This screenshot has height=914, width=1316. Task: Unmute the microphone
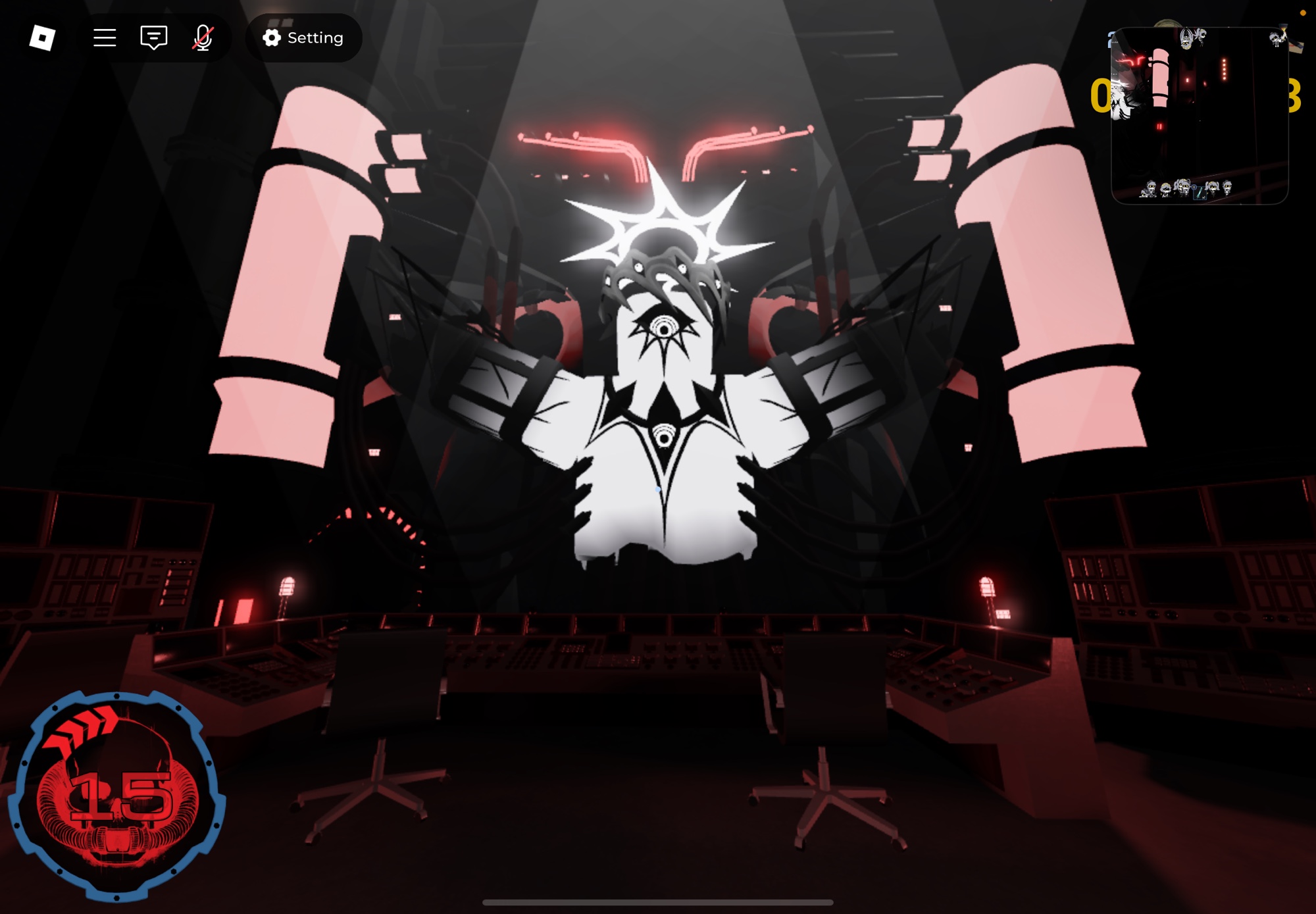click(203, 38)
